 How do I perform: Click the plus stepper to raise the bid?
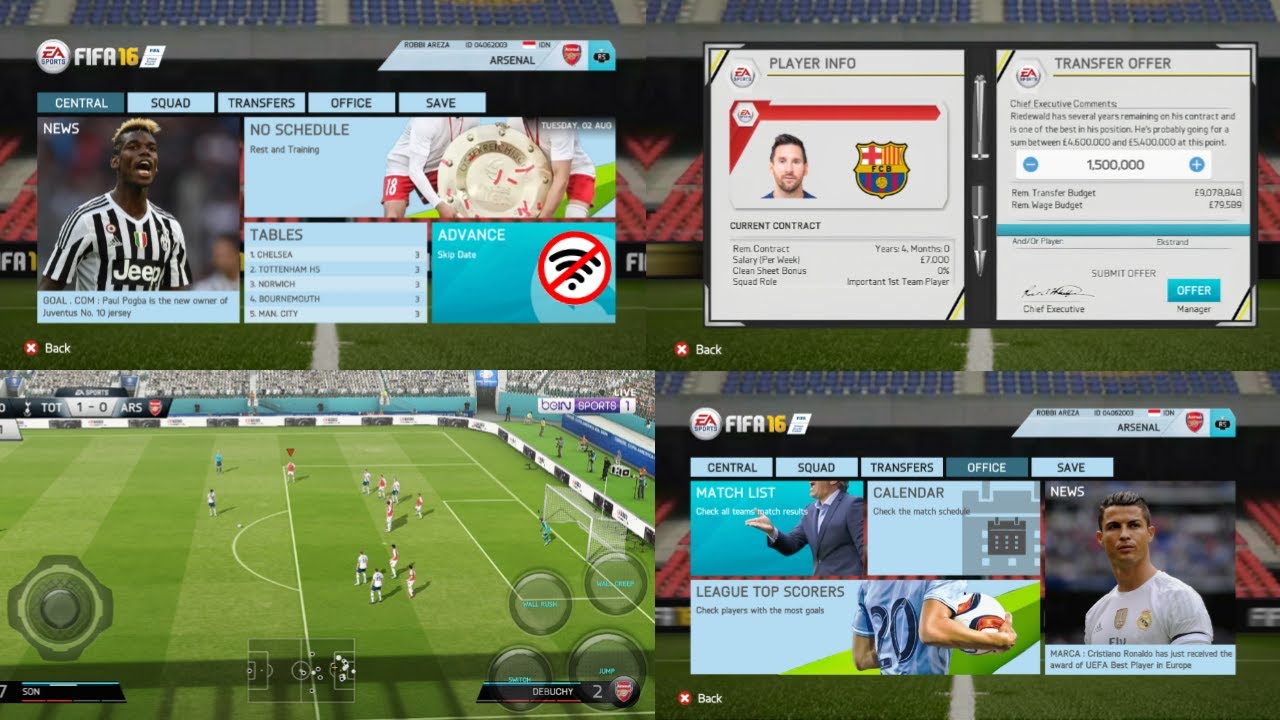(1196, 165)
